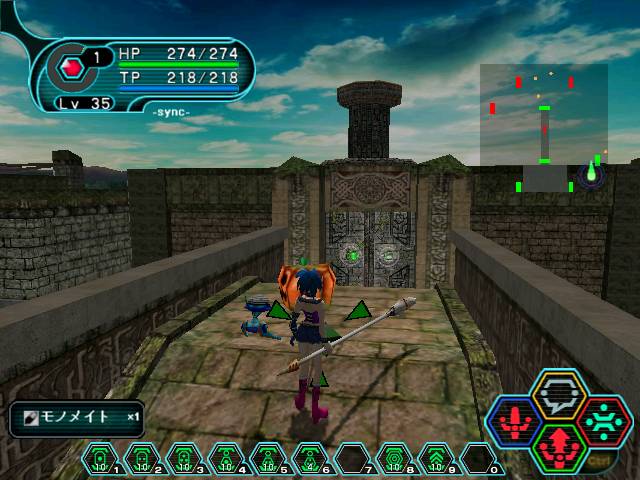The height and width of the screenshot is (480, 640).
Task: Choose hotbar slot number 5
Action: tap(268, 458)
